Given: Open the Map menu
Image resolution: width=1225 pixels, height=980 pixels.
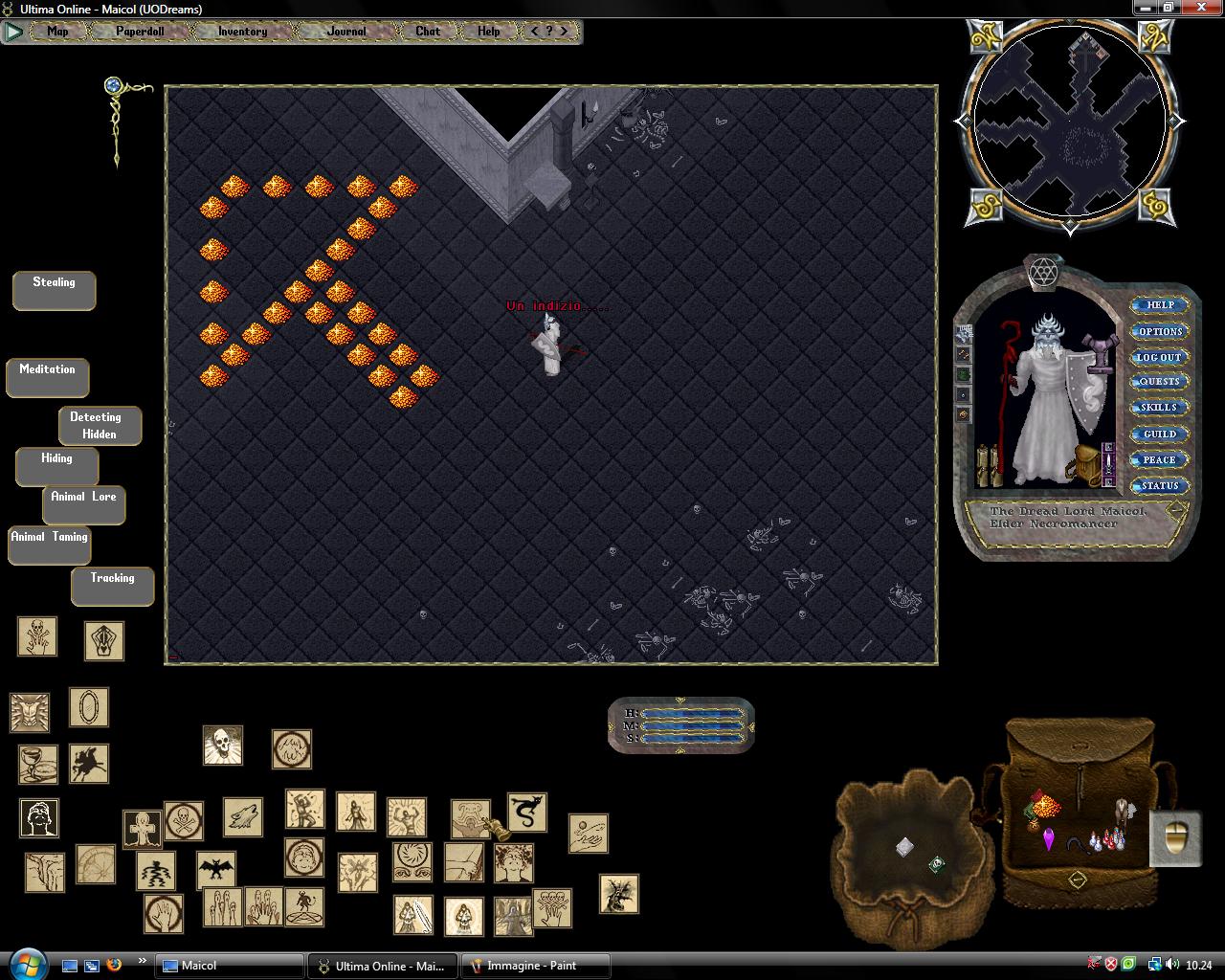Looking at the screenshot, I should (57, 32).
